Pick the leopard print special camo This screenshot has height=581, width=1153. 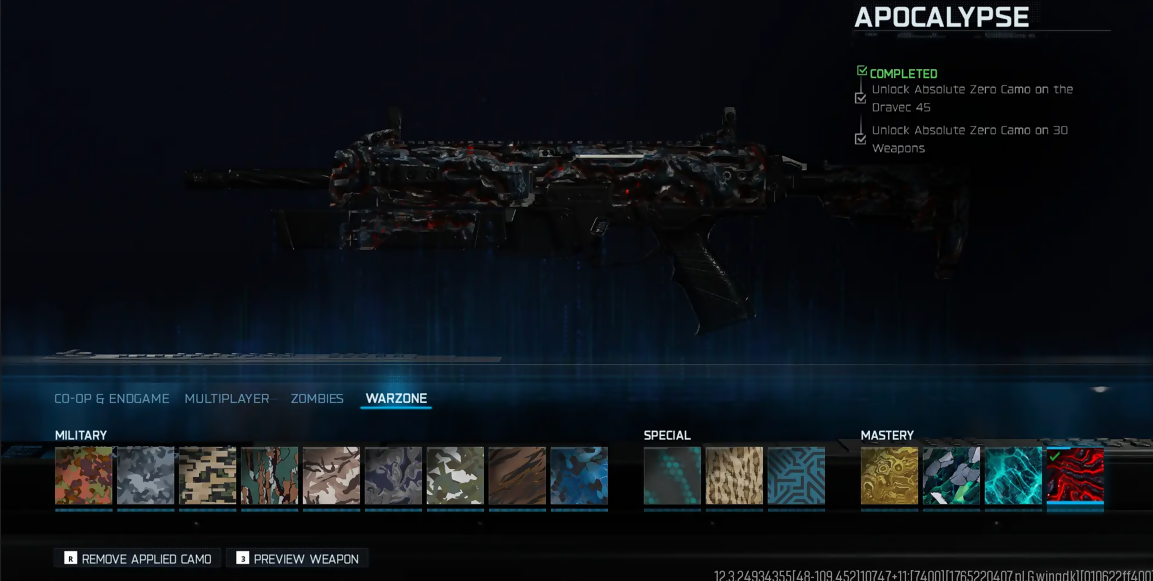(x=735, y=476)
